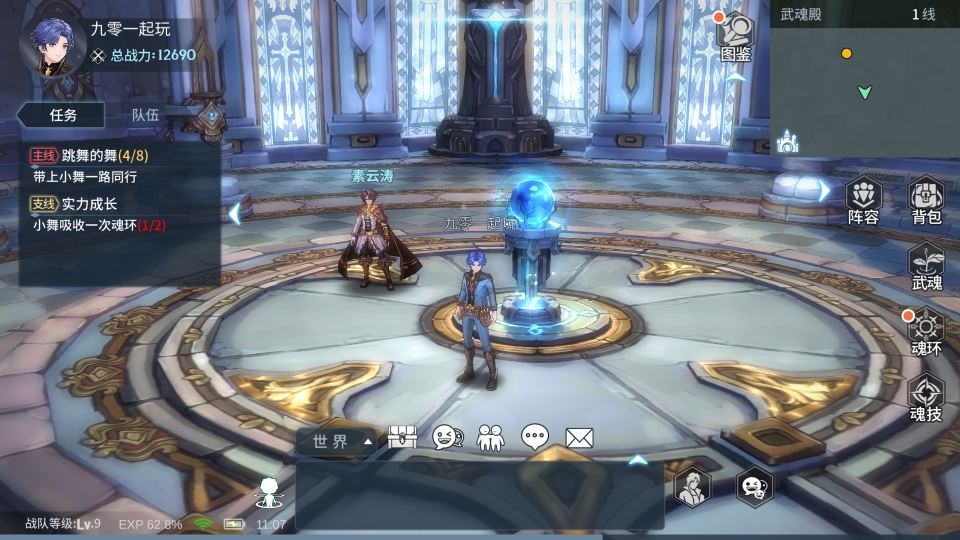Open the 世界 chat channel dropdown
The height and width of the screenshot is (540, 960).
point(338,441)
